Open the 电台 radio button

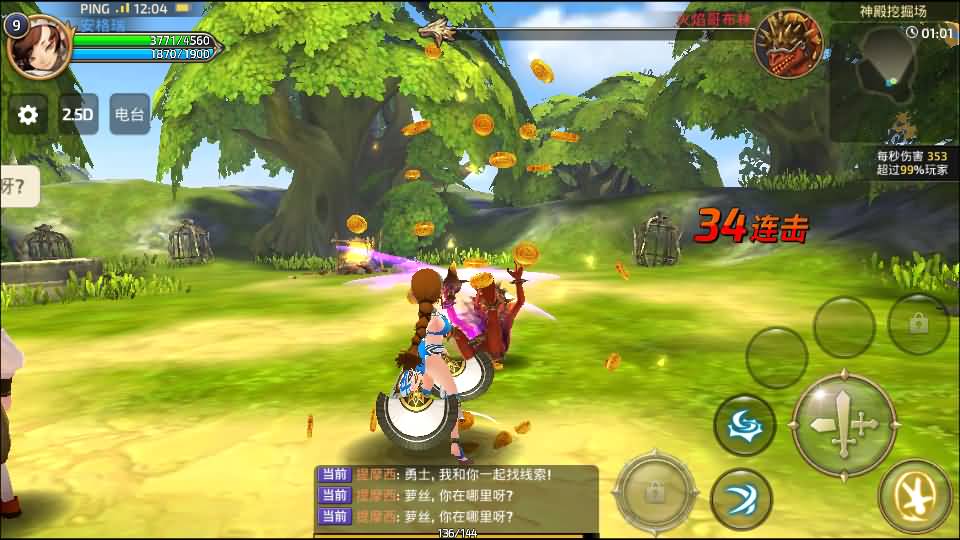tap(130, 115)
